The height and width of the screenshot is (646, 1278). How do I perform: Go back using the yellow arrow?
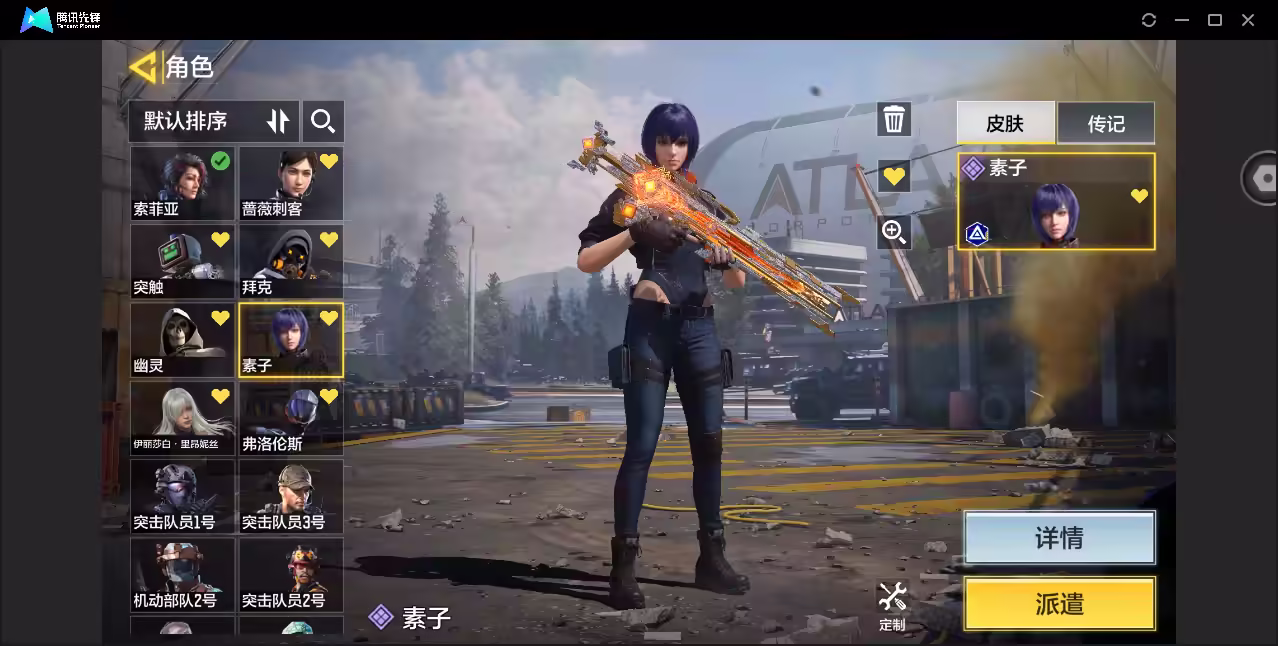point(143,67)
